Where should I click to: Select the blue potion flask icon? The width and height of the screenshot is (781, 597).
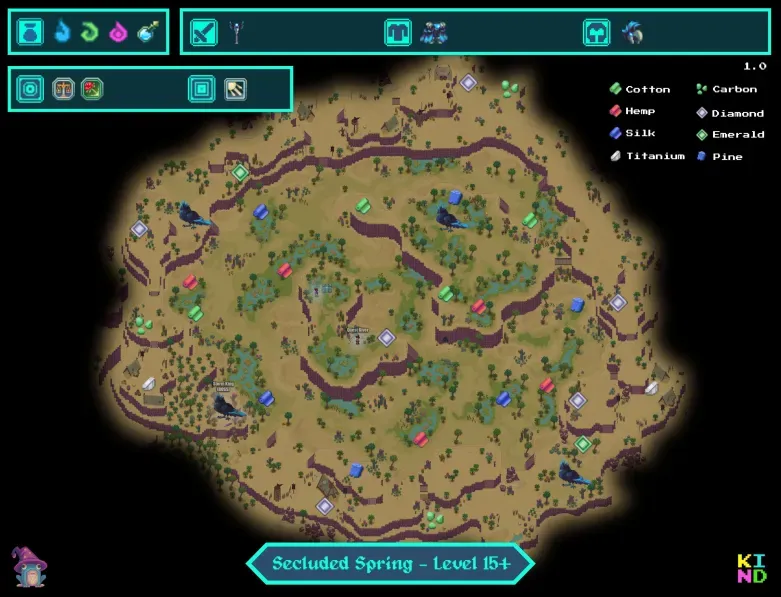[x=147, y=33]
